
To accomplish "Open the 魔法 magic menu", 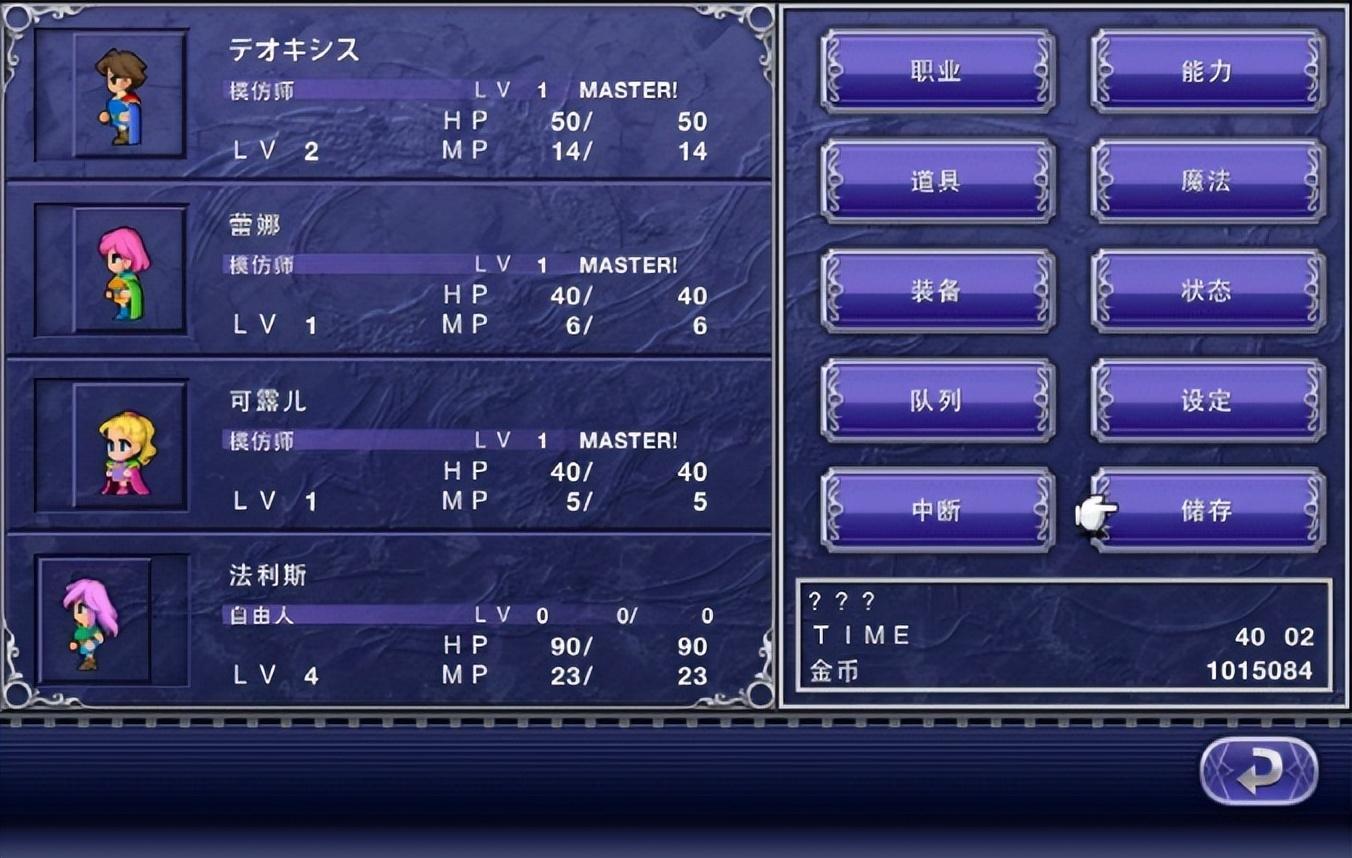I will (x=1207, y=181).
